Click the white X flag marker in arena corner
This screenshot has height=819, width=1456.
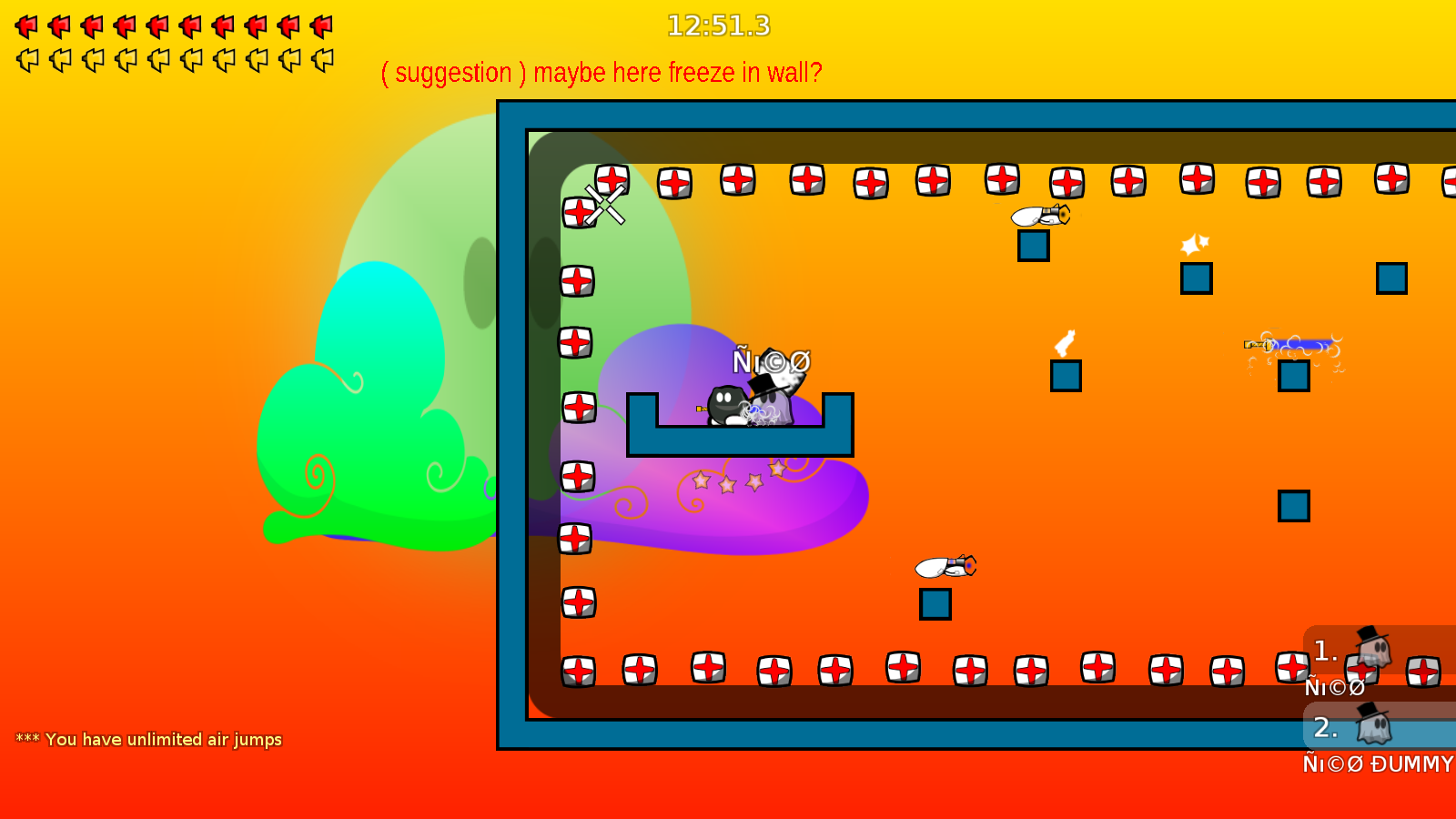click(x=603, y=206)
